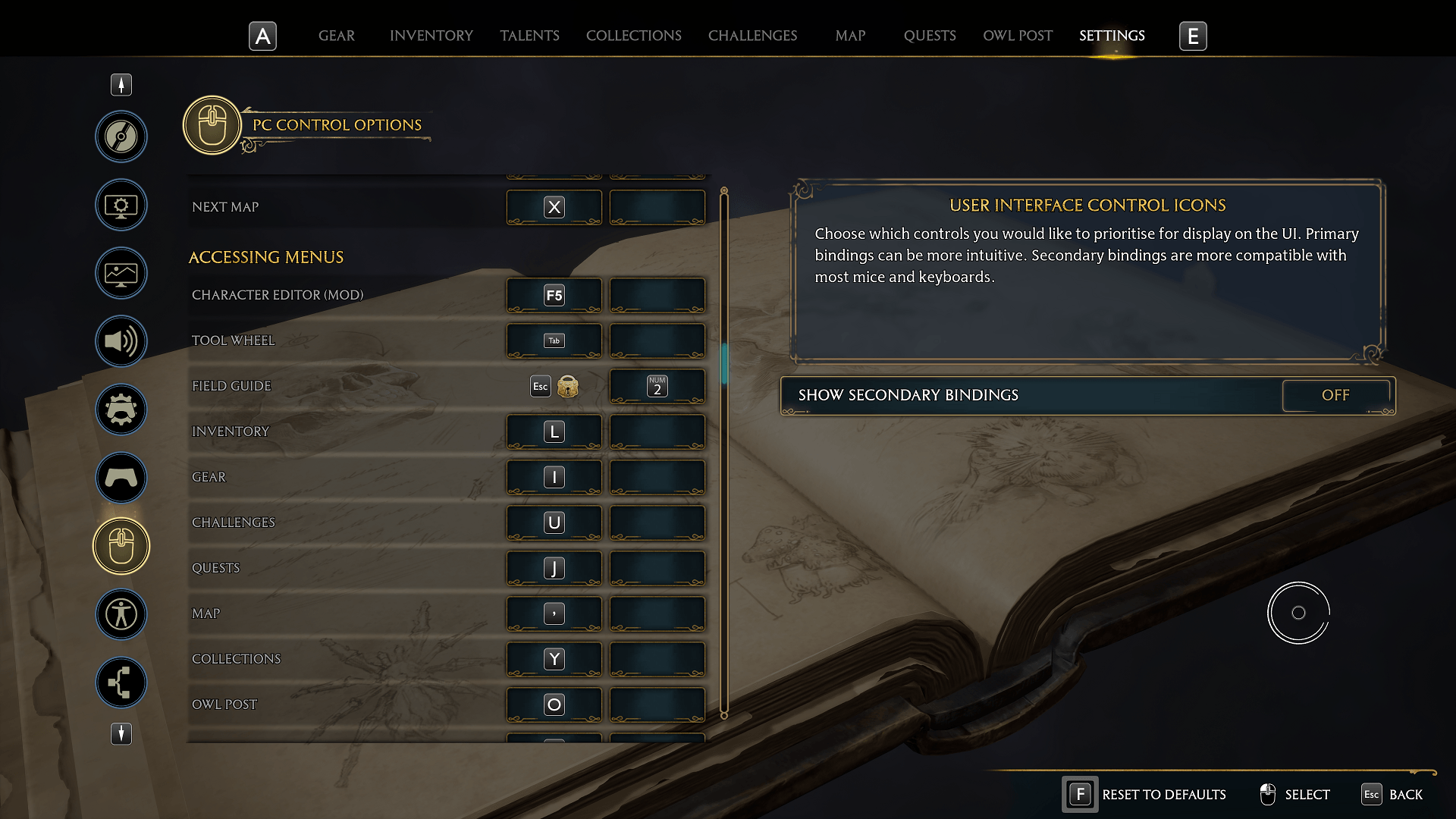Turn on Show Secondary Bindings
The image size is (1456, 819).
point(1336,395)
